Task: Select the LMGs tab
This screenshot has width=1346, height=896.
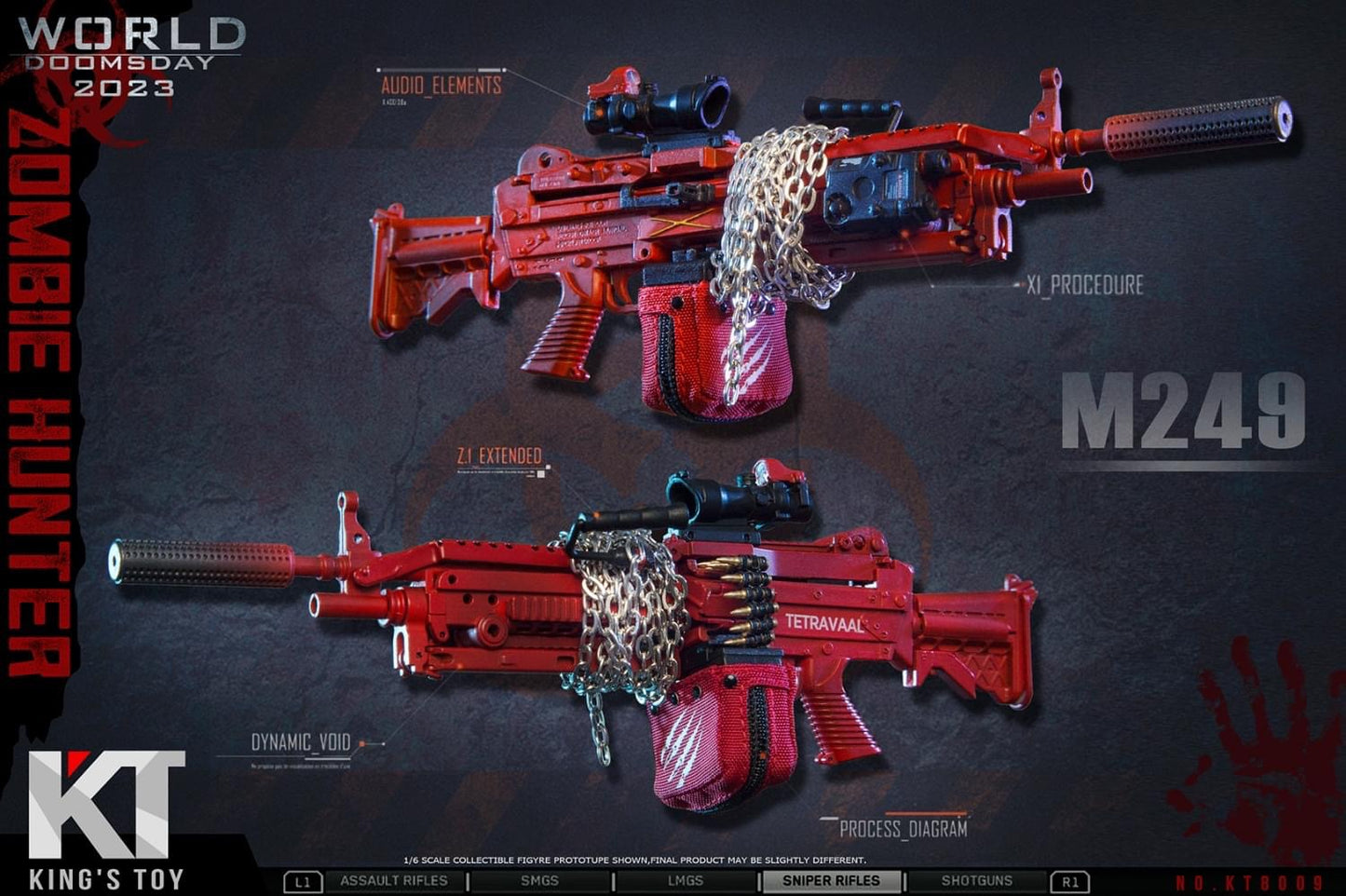Action: coord(685,881)
